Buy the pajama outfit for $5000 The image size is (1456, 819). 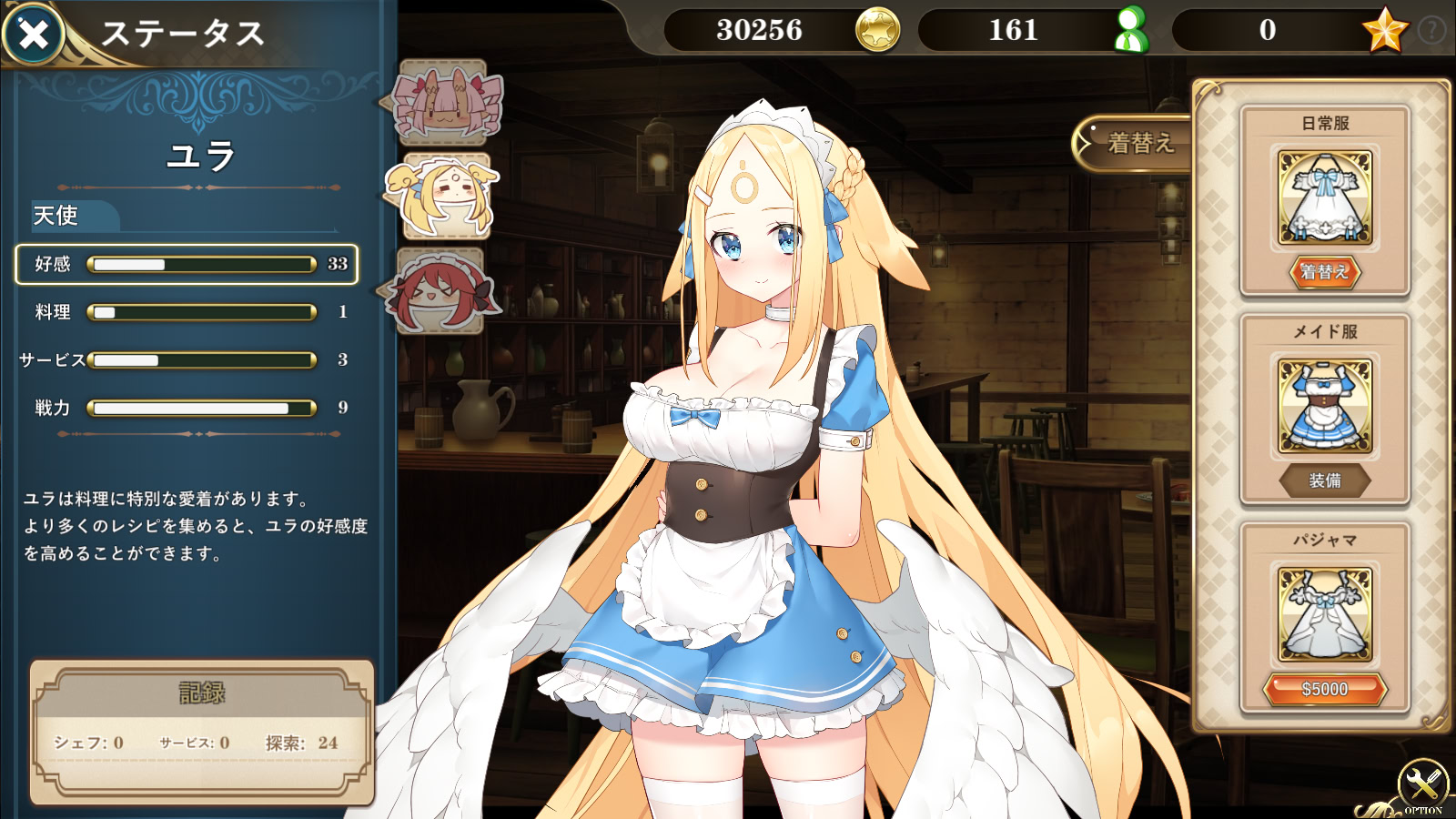[1324, 690]
